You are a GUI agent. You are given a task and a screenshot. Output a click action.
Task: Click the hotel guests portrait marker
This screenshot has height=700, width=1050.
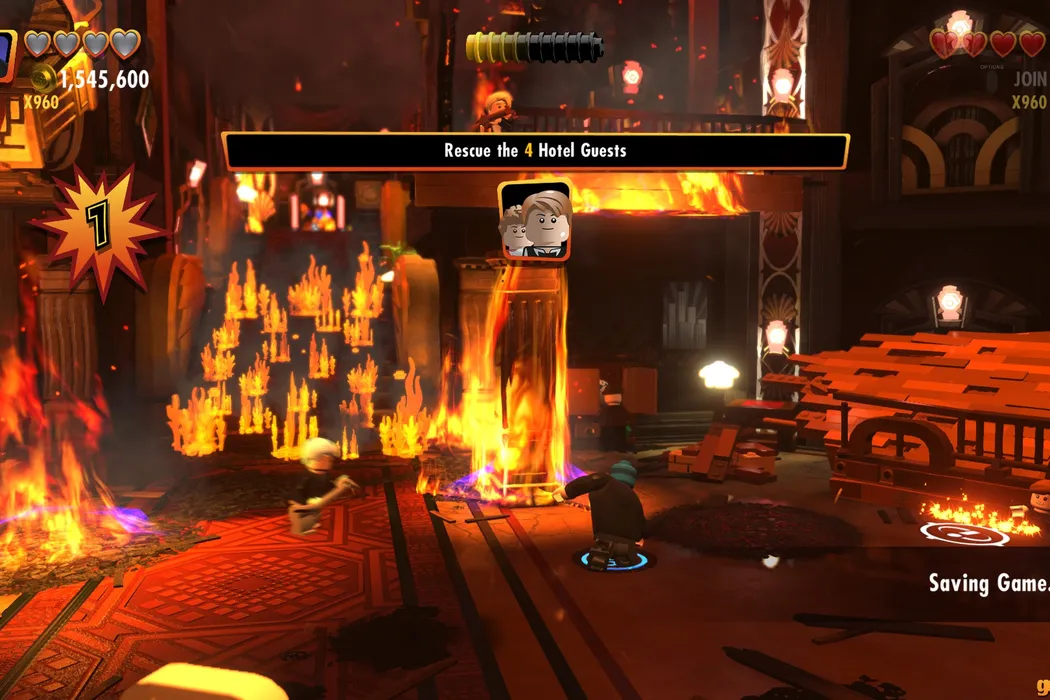[x=536, y=221]
